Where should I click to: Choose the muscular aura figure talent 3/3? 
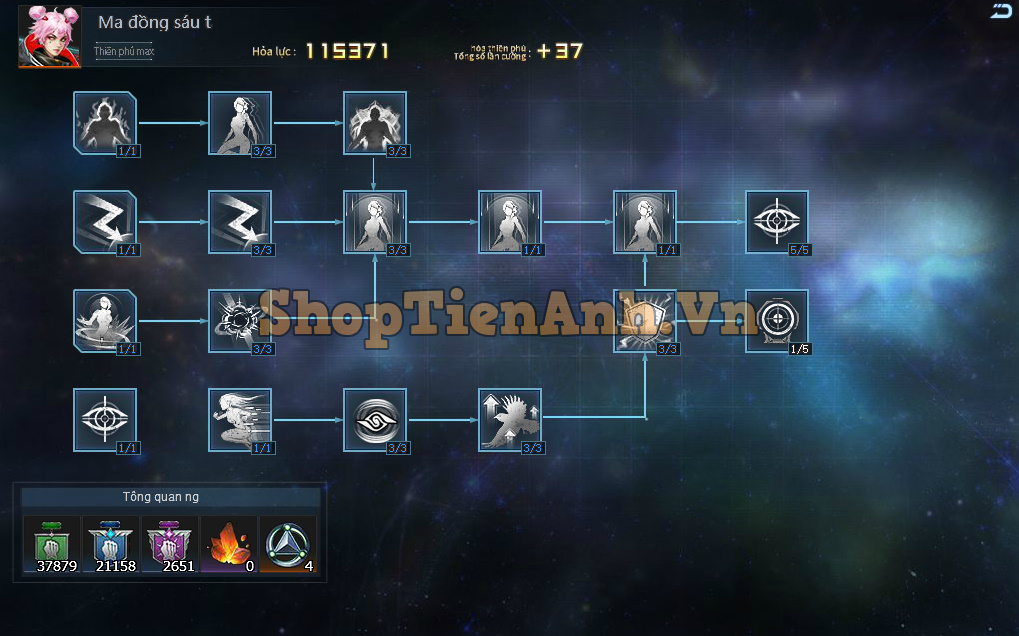click(375, 123)
